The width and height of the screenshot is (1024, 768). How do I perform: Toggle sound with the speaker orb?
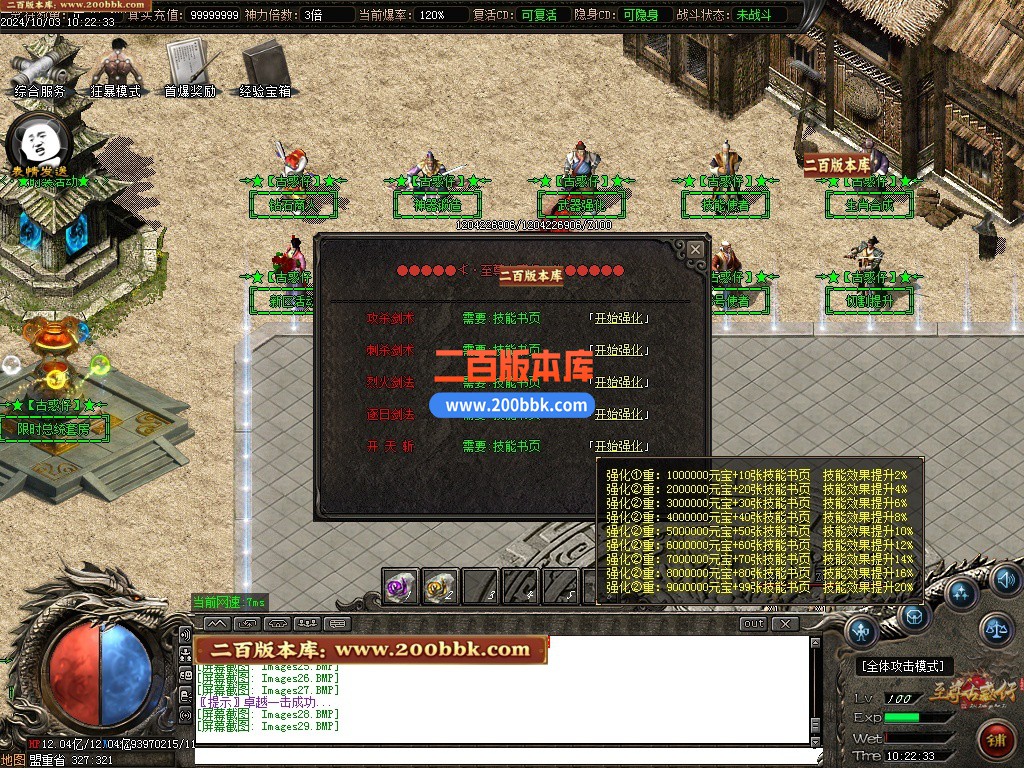[1005, 579]
